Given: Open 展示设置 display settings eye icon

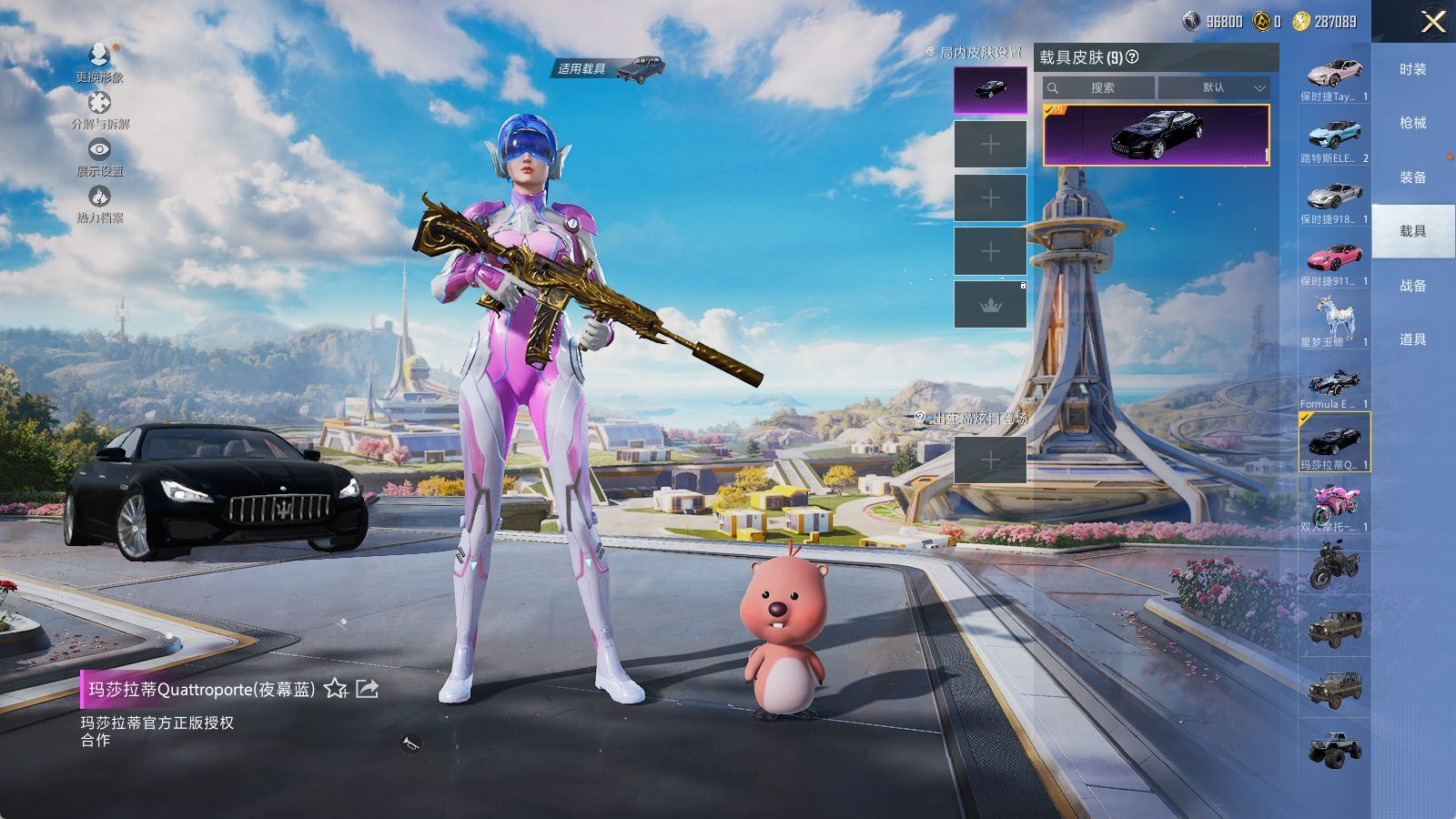Looking at the screenshot, I should (x=100, y=149).
